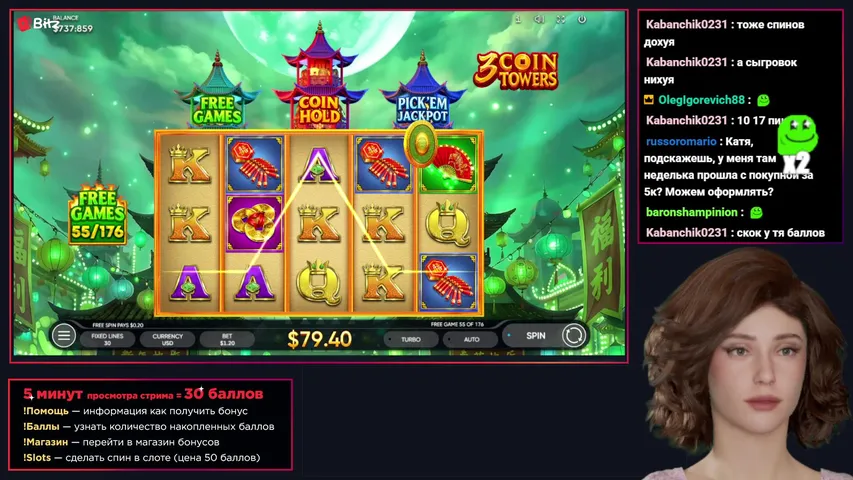The image size is (853, 480).
Task: Mute sound with the speaker icon
Action: [539, 19]
